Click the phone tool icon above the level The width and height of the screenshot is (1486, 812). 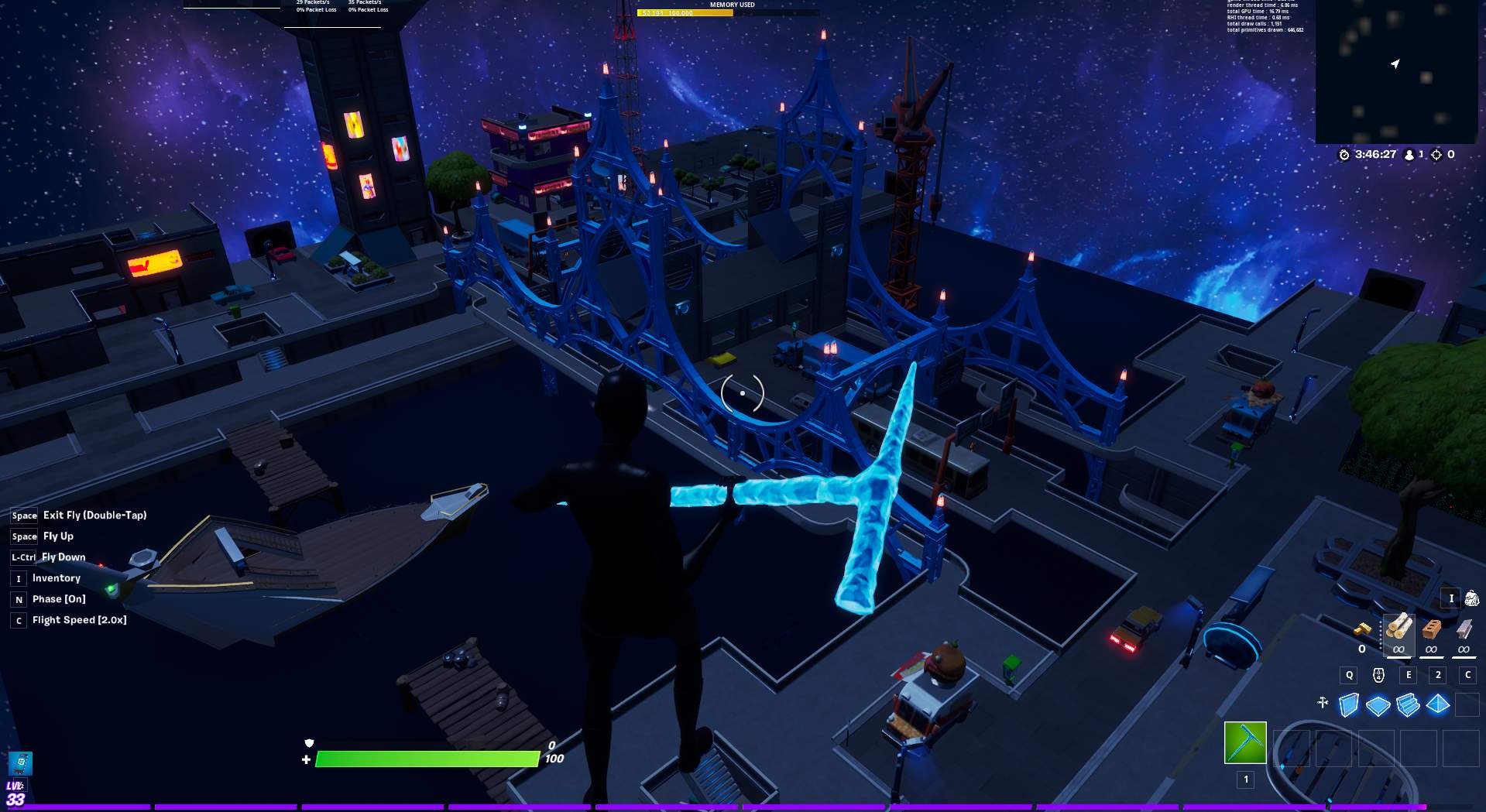coord(20,762)
